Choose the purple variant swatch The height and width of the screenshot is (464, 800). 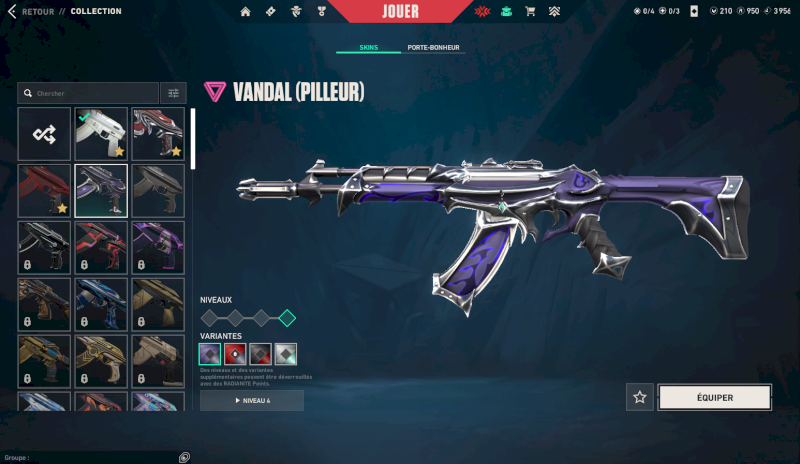coord(210,354)
